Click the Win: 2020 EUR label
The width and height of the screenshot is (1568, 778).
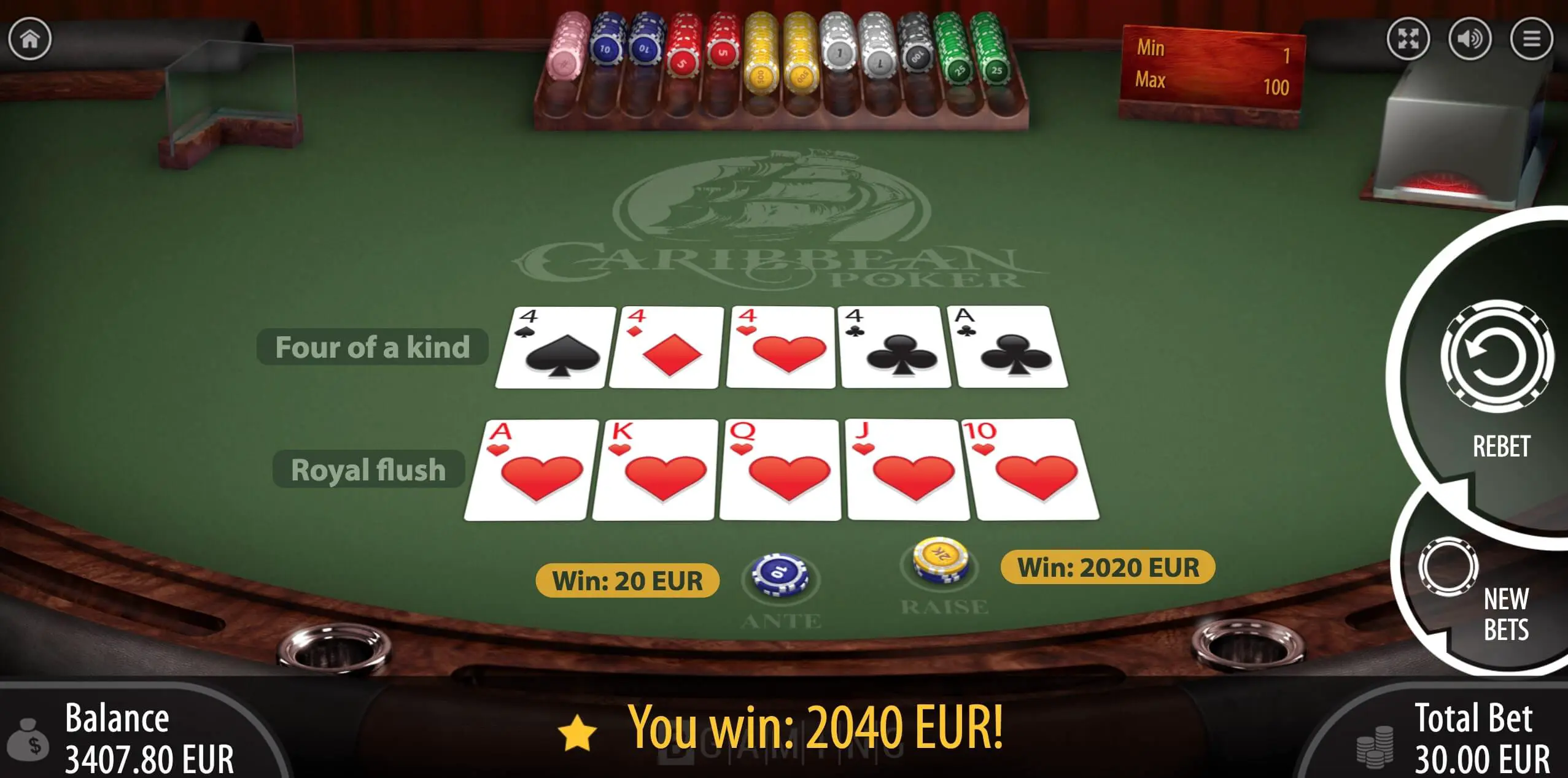pyautogui.click(x=1109, y=568)
